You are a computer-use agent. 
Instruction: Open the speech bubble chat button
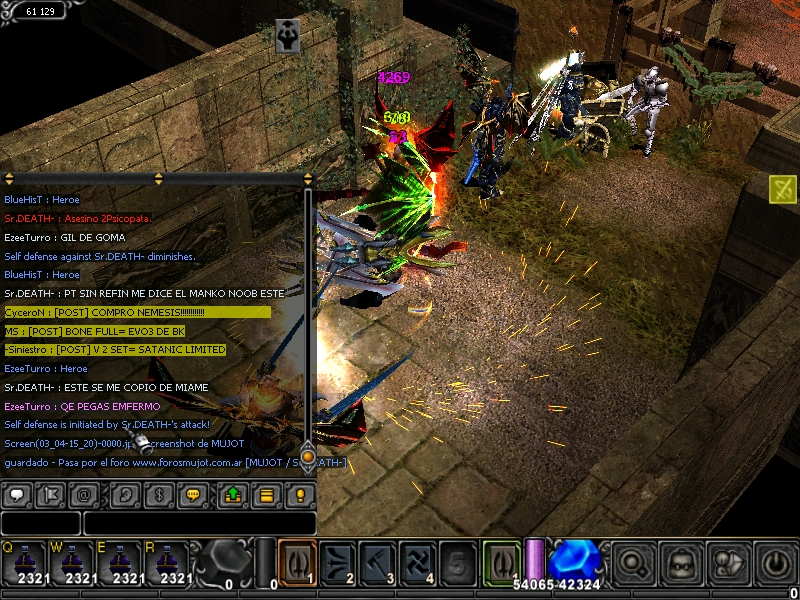coord(16,494)
